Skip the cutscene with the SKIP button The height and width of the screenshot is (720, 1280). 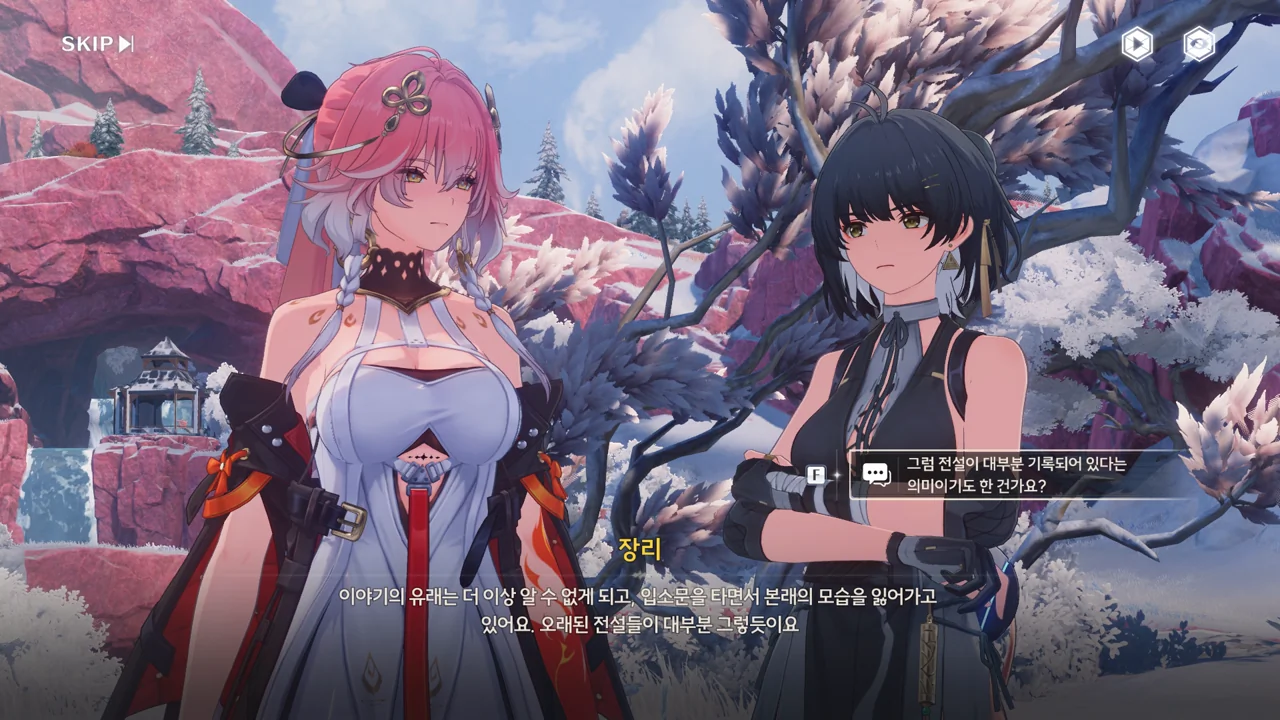[97, 44]
